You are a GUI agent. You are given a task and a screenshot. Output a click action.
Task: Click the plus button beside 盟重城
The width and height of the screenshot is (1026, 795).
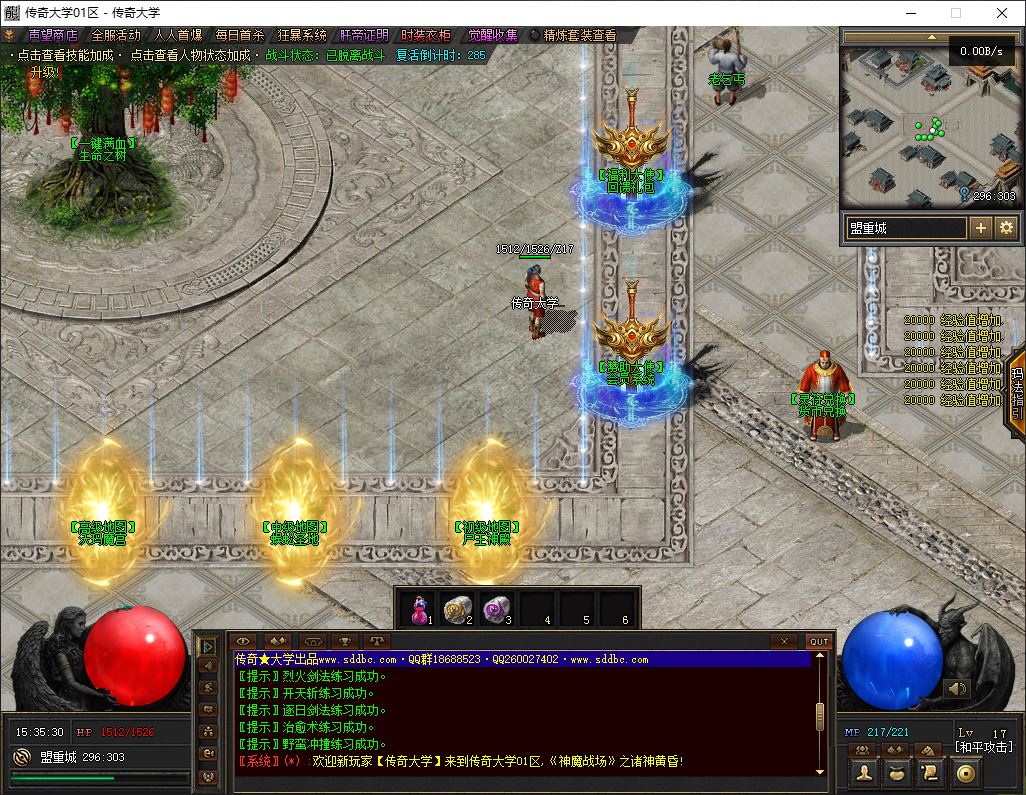tap(981, 228)
